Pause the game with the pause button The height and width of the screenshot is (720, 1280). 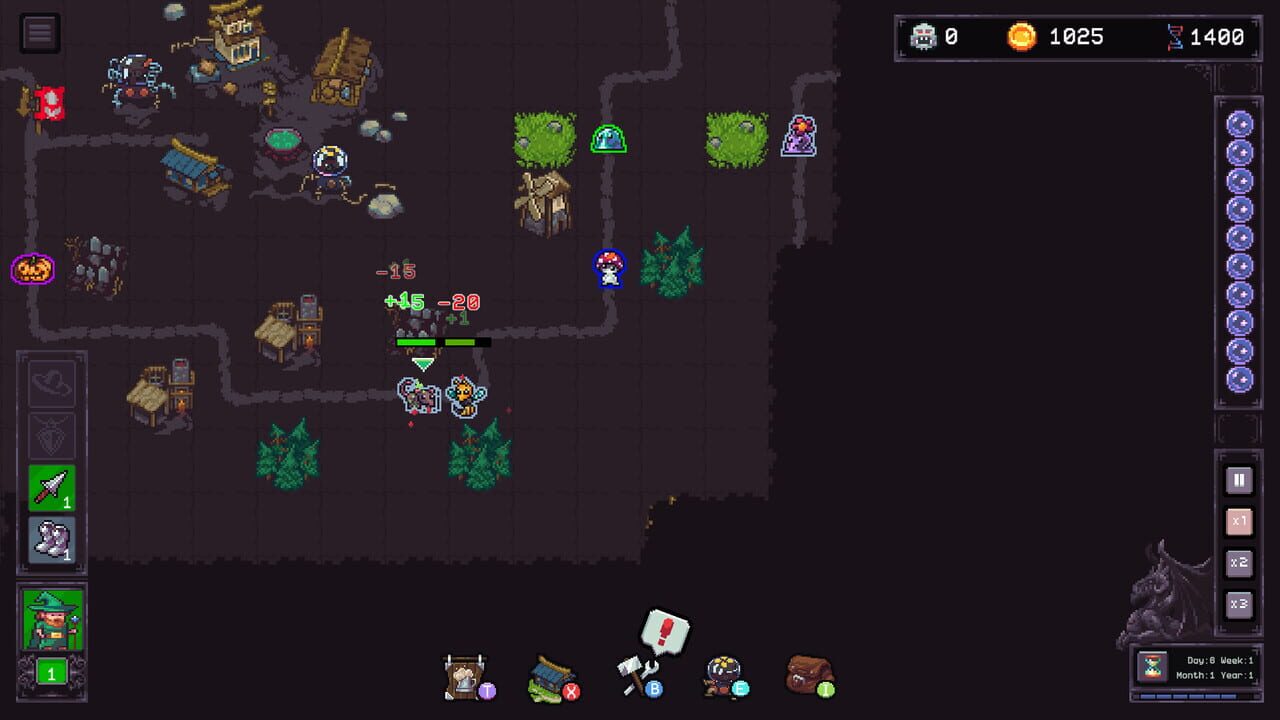pyautogui.click(x=1239, y=481)
